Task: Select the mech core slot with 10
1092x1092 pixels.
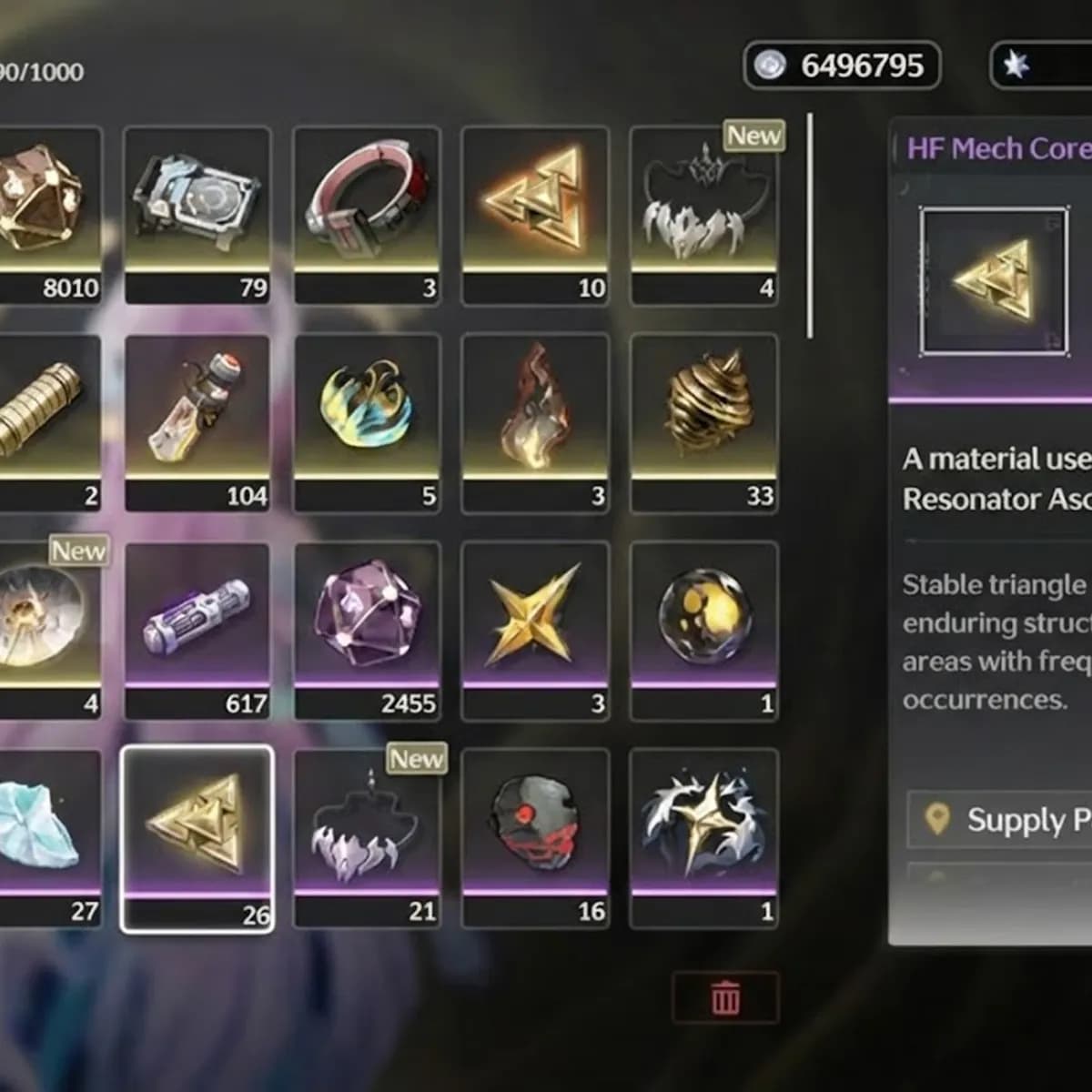Action: coord(535,214)
